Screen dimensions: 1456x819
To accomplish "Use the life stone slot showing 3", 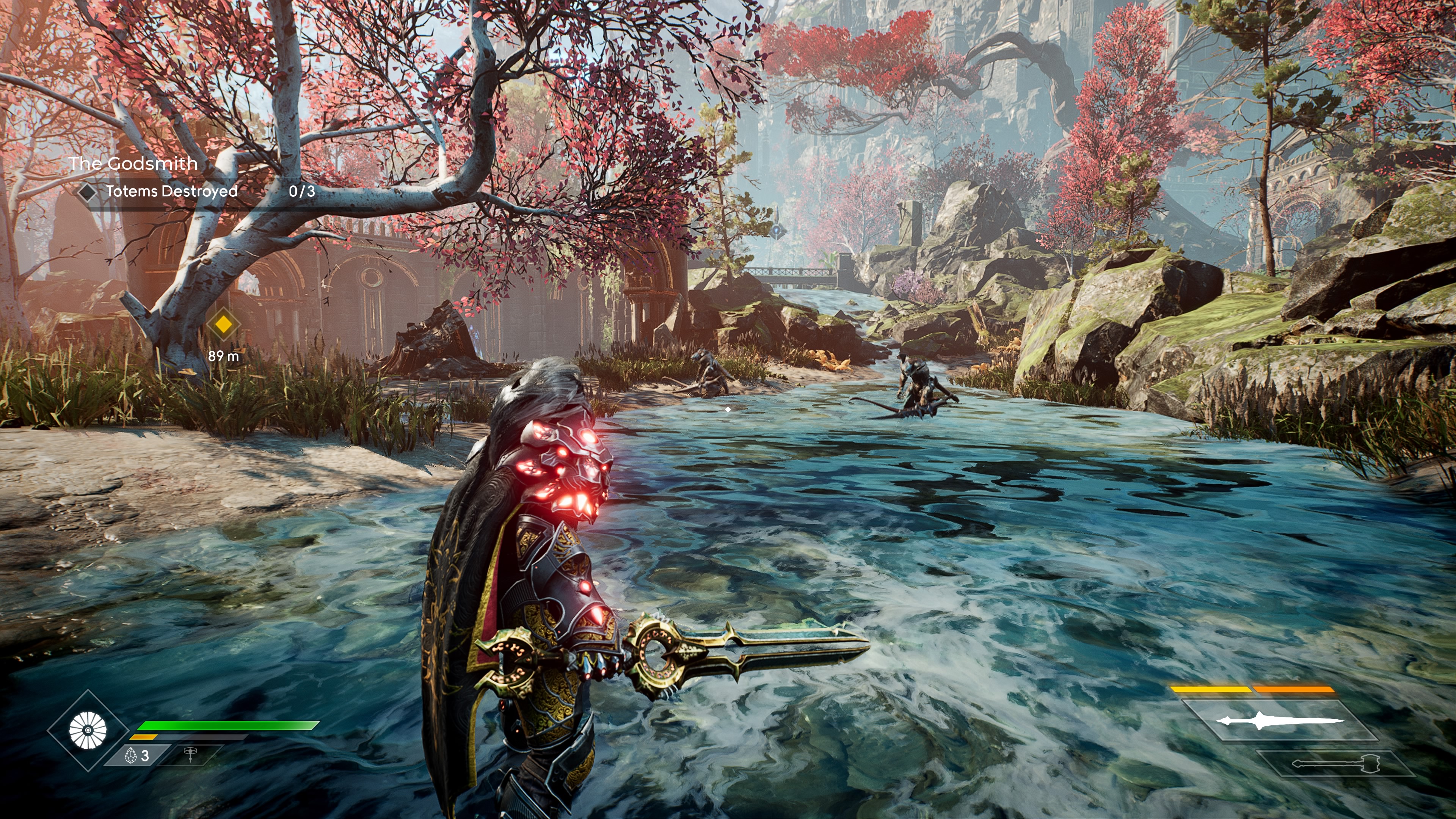I will point(137,755).
